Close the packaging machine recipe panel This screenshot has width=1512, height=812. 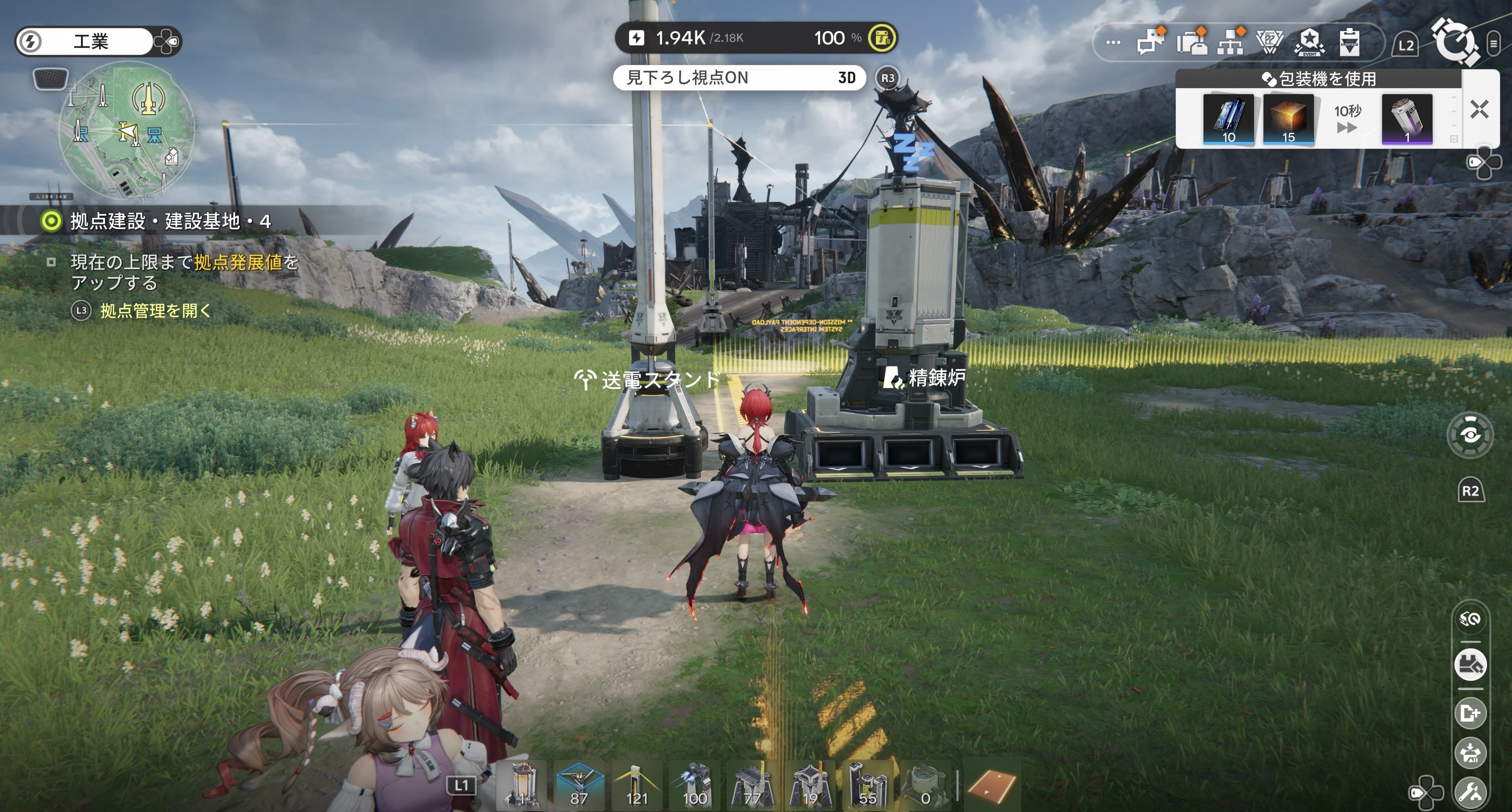(1479, 109)
